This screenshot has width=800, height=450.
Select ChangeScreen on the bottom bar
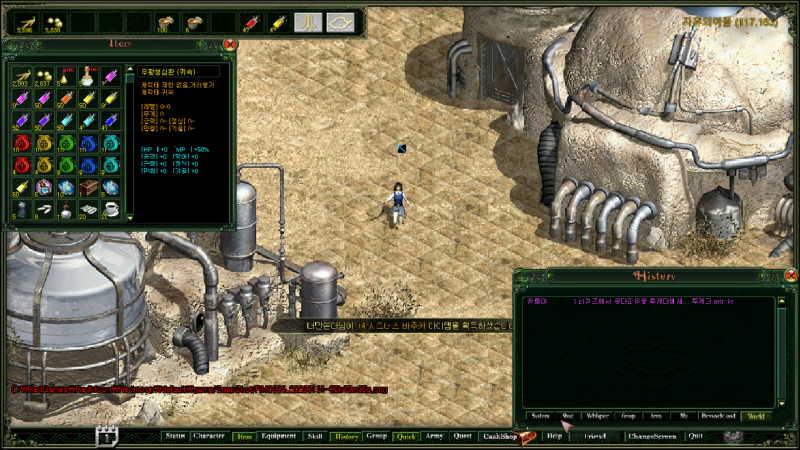pyautogui.click(x=652, y=436)
